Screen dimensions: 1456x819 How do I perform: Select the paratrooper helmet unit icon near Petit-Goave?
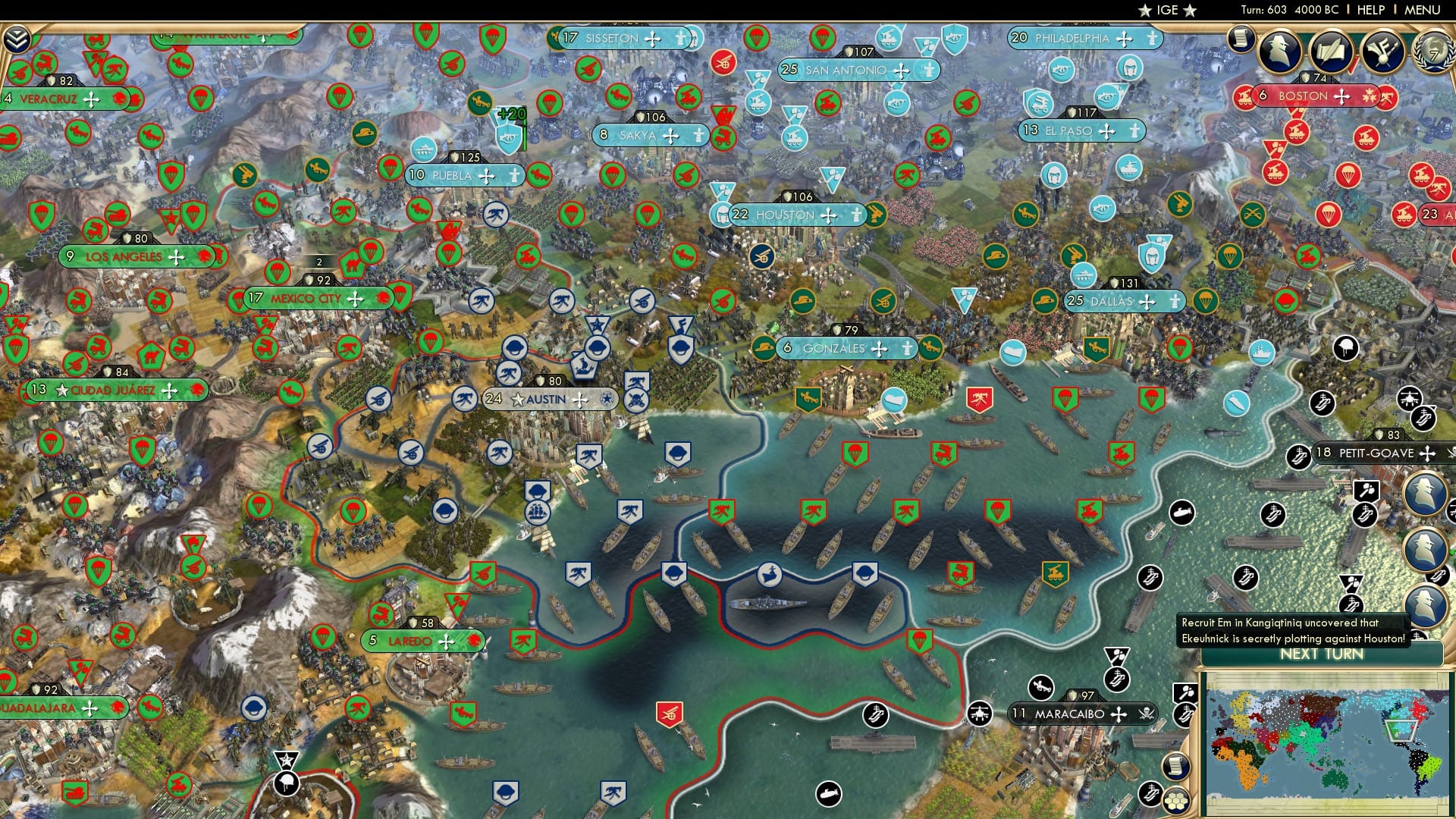point(1345,347)
